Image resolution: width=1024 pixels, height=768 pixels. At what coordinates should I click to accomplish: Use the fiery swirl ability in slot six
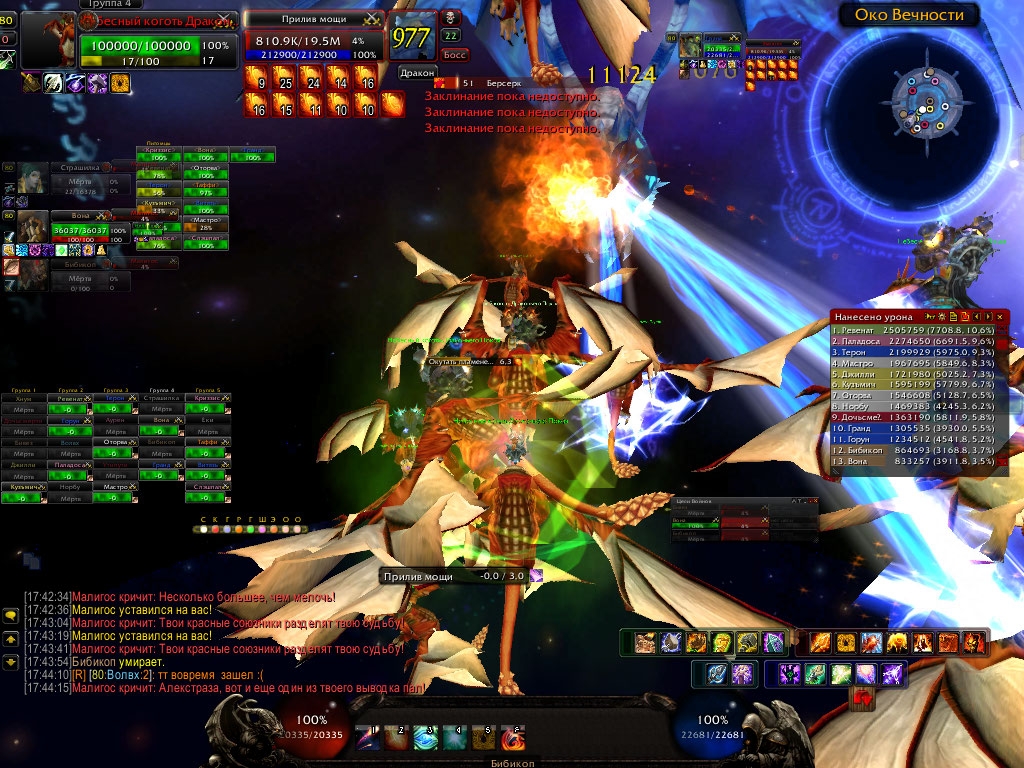[513, 738]
